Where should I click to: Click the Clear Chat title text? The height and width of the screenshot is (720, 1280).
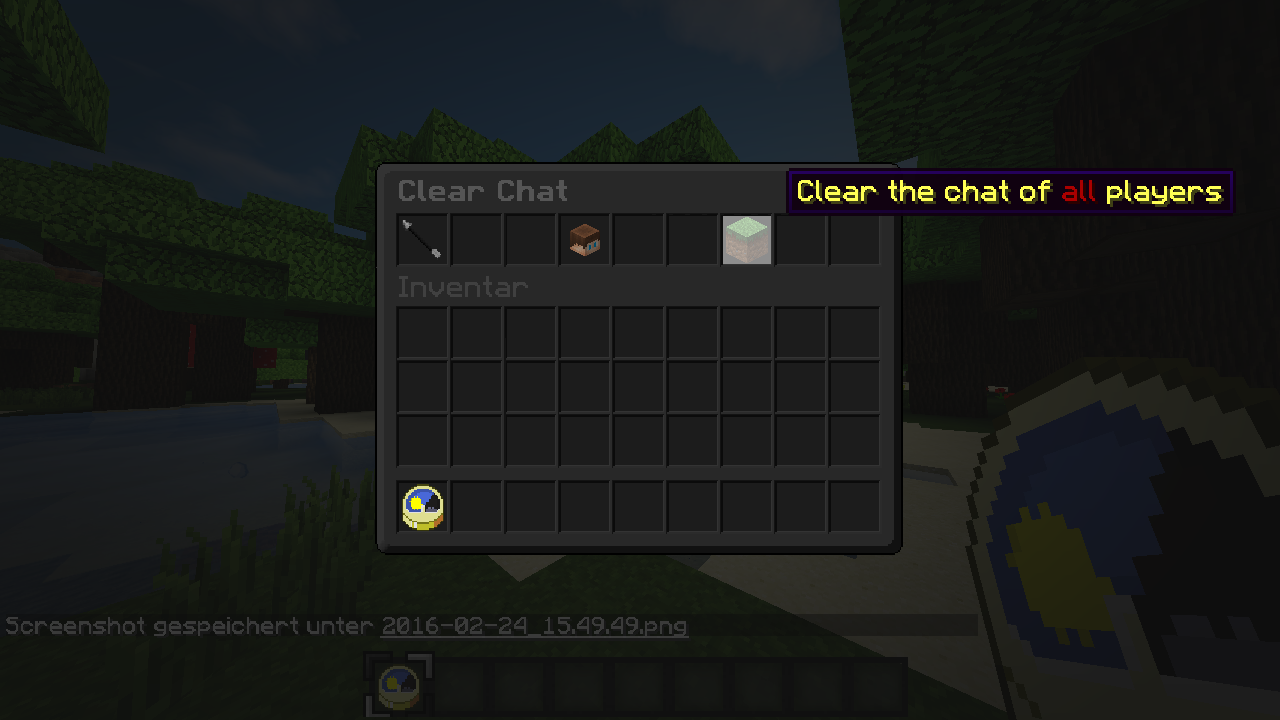click(x=482, y=191)
